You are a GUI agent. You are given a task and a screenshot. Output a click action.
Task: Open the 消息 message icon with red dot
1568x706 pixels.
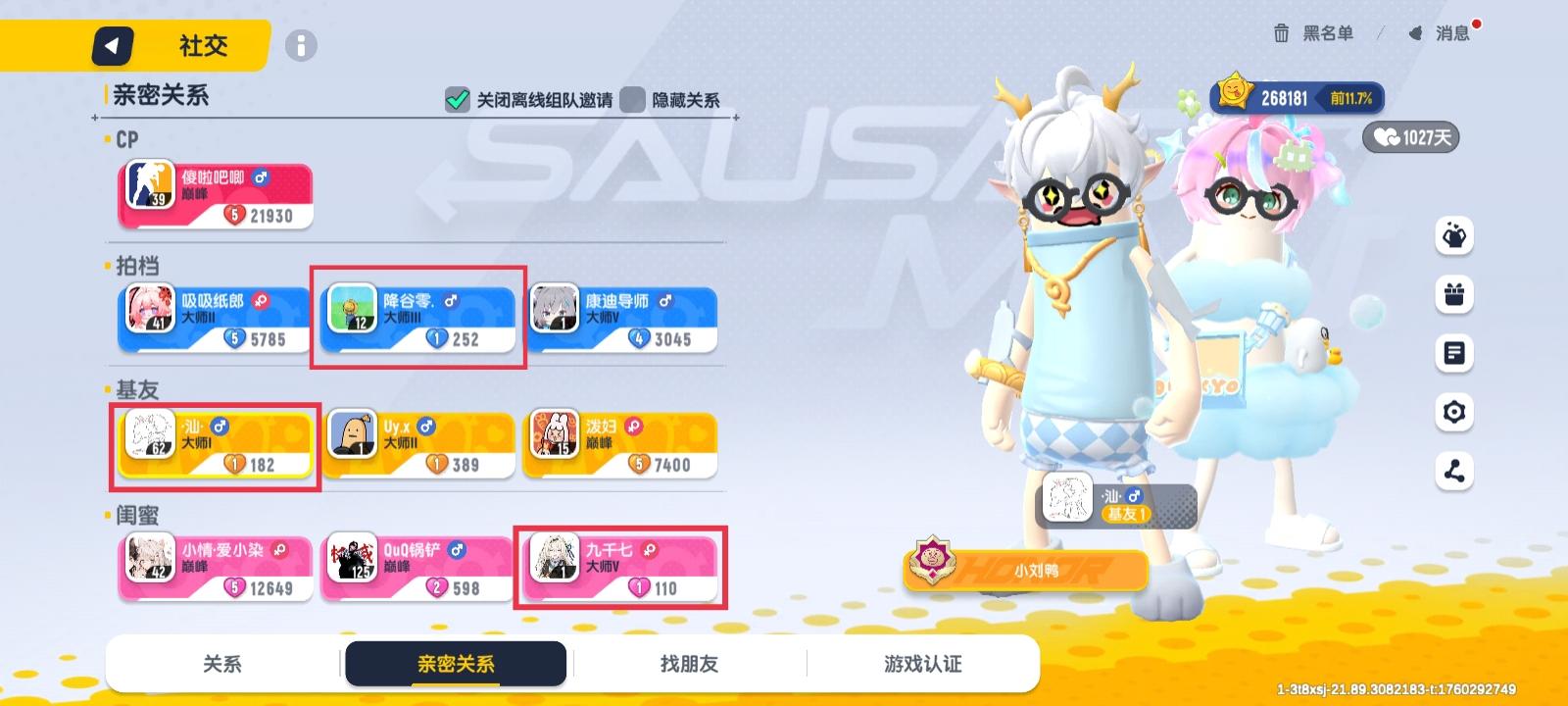[x=1441, y=32]
